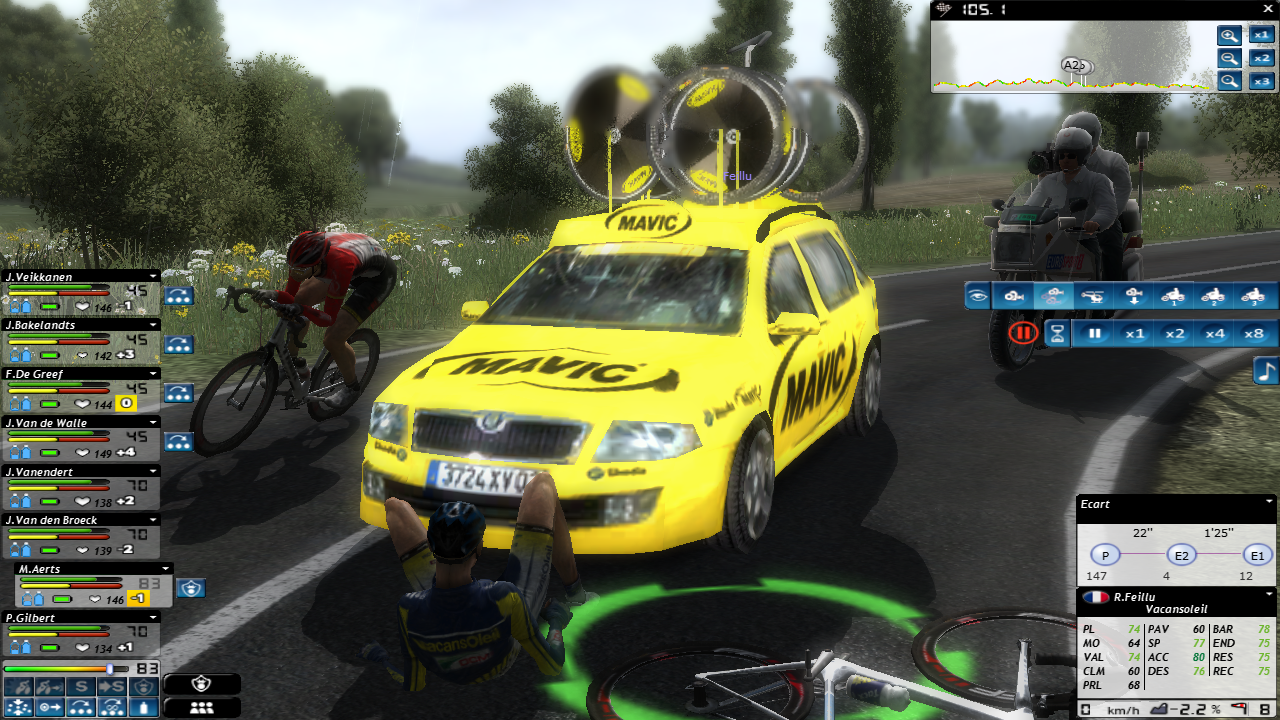The image size is (1280, 720).
Task: Select group E1 in the Ecart panel
Action: pos(1256,555)
